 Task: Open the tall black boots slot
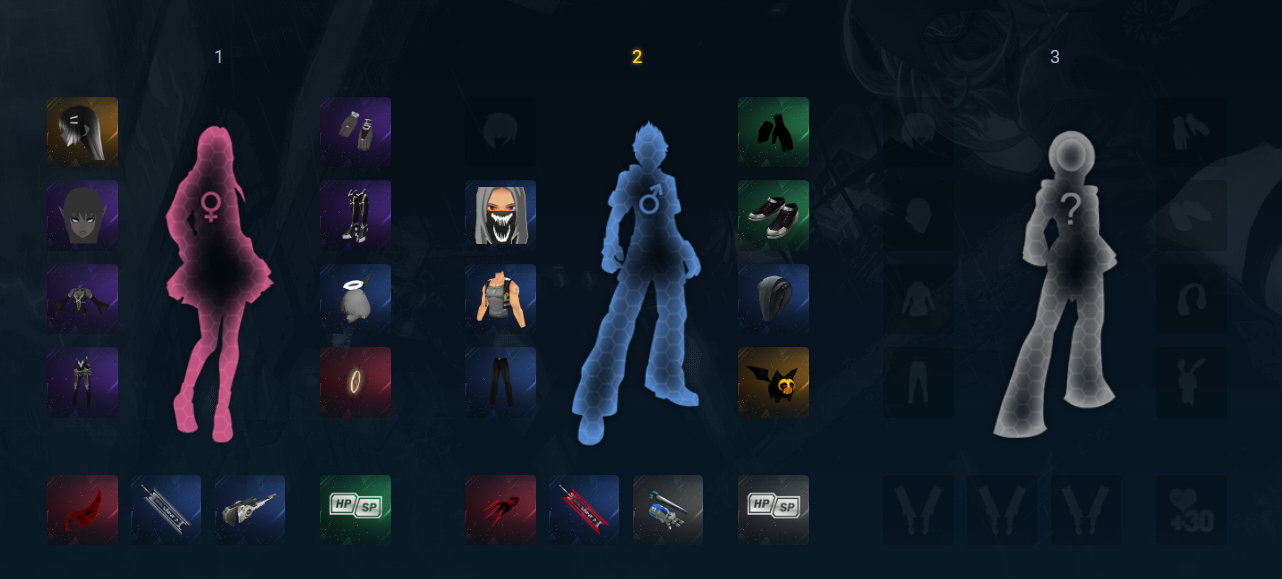pyautogui.click(x=355, y=215)
